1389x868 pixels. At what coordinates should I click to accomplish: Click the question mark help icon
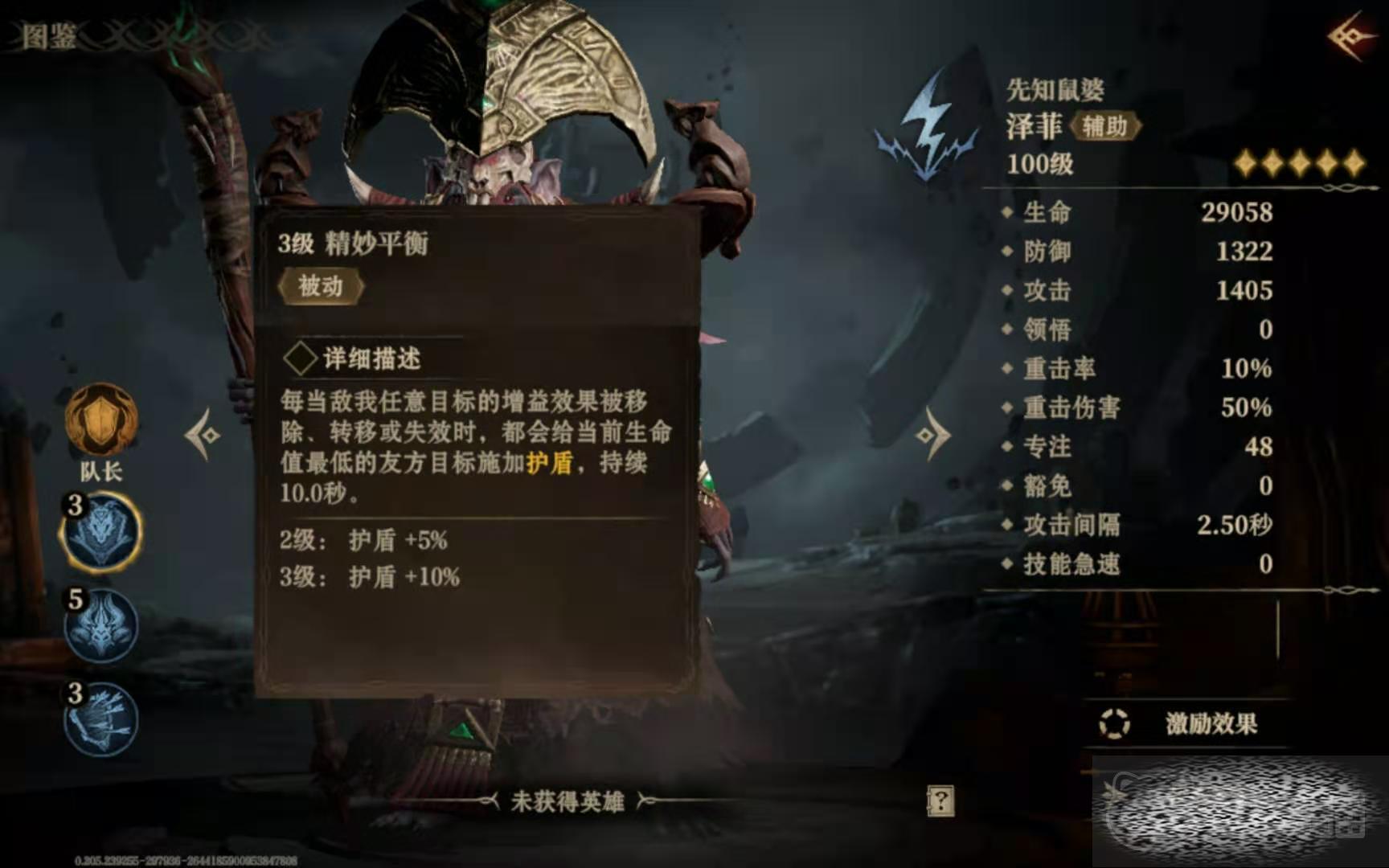click(x=940, y=800)
